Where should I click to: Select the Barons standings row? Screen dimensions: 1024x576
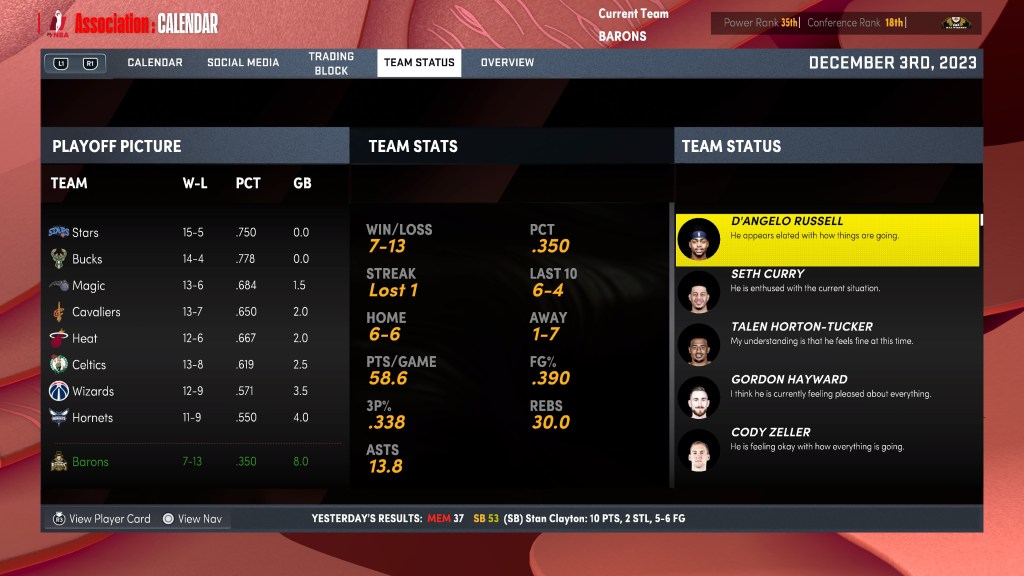click(190, 462)
